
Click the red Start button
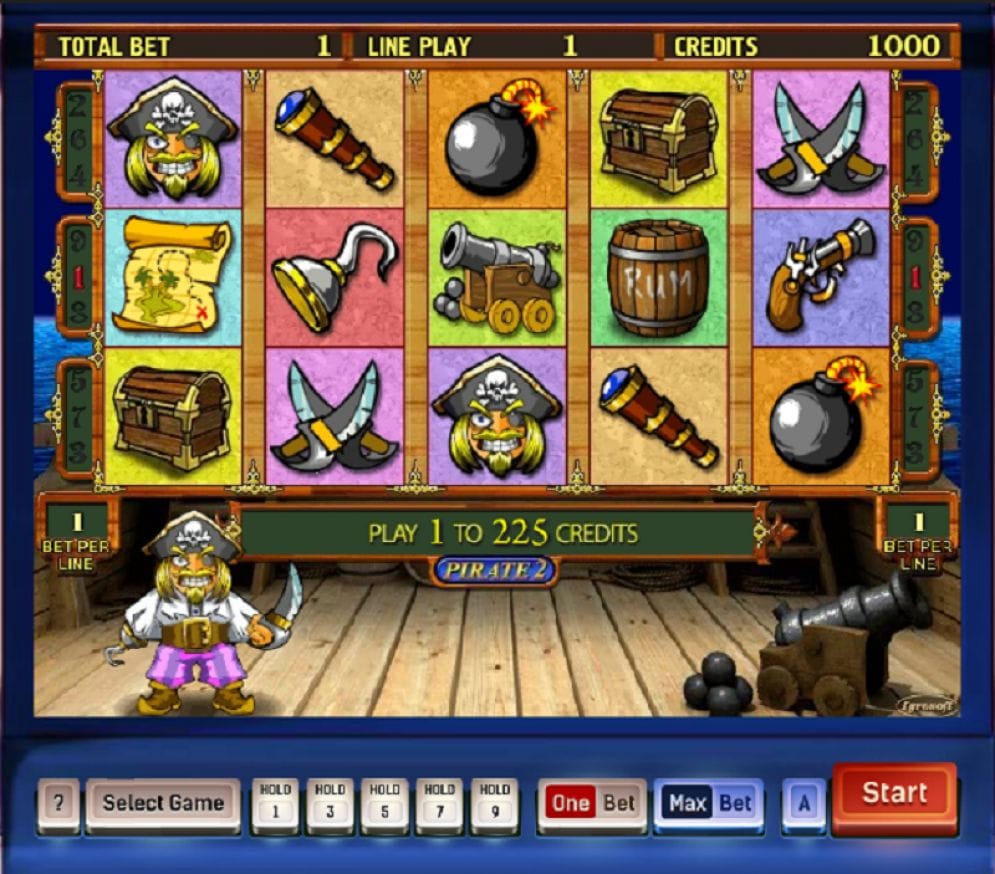pos(894,794)
